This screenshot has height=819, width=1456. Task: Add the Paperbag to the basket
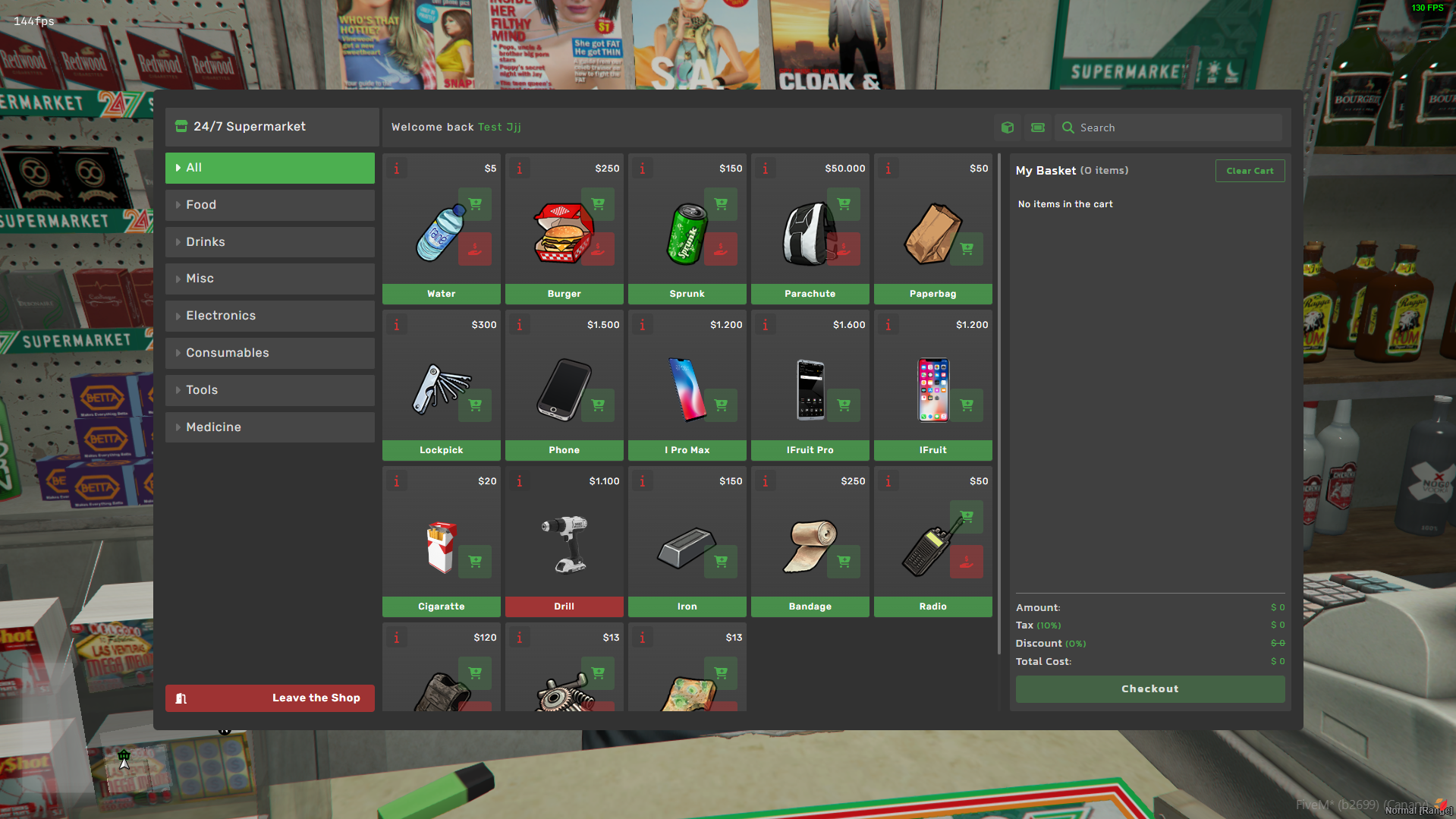[967, 248]
